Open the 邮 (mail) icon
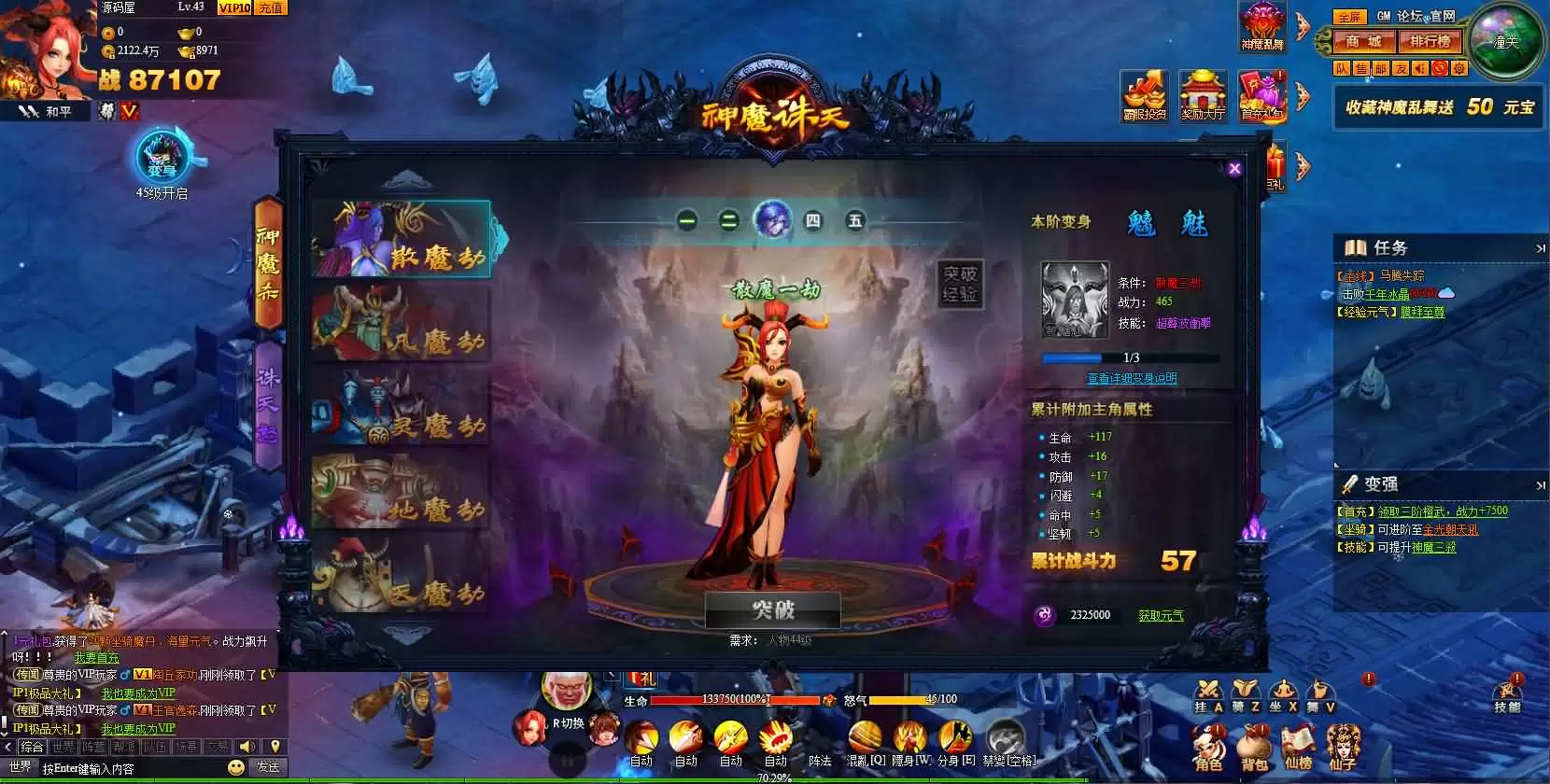 (x=1380, y=69)
